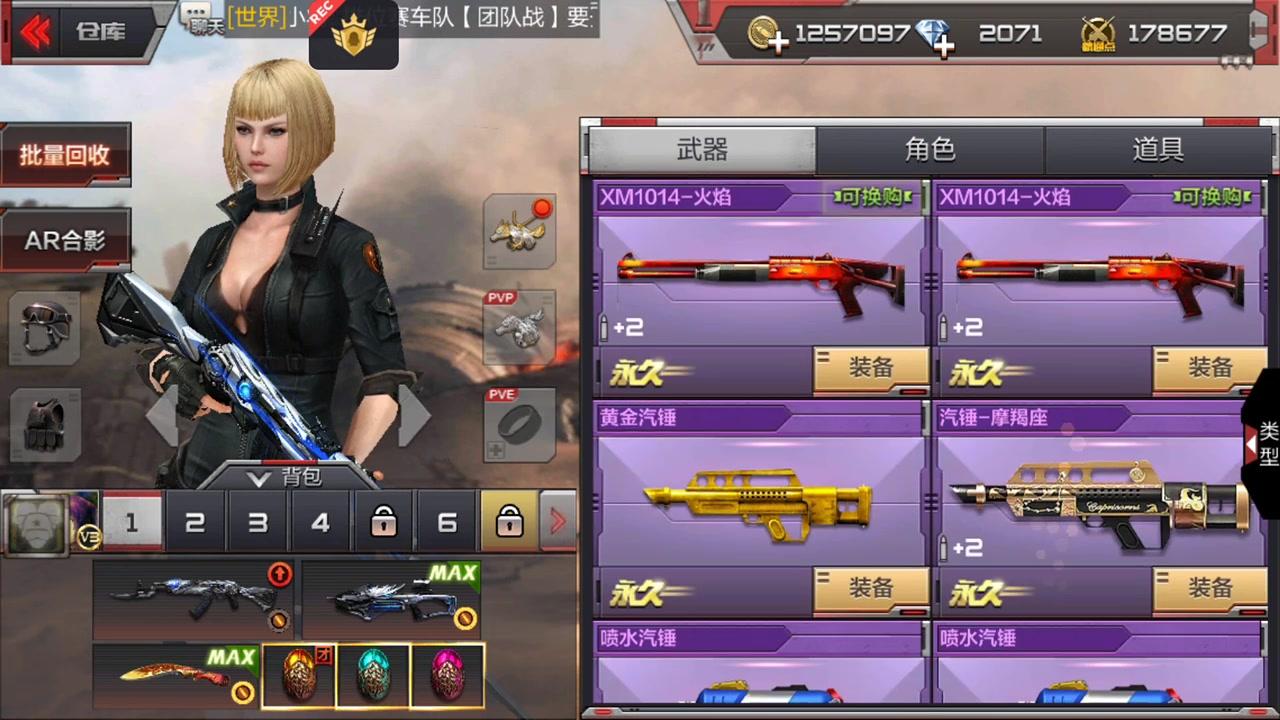The width and height of the screenshot is (1280, 720).
Task: Click the coupon currency icon showing 178677
Action: (1097, 33)
